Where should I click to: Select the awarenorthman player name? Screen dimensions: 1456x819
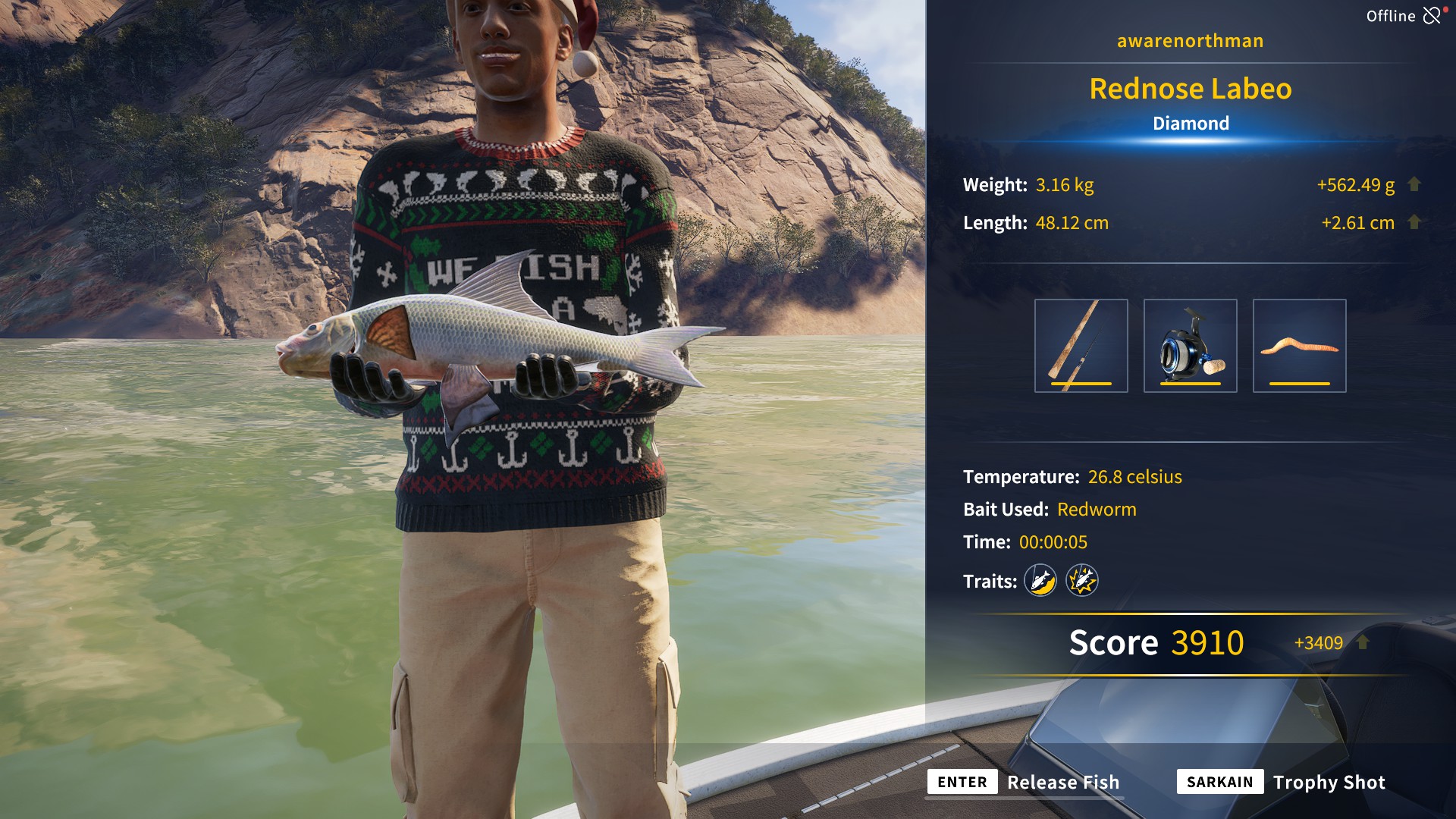[1189, 41]
